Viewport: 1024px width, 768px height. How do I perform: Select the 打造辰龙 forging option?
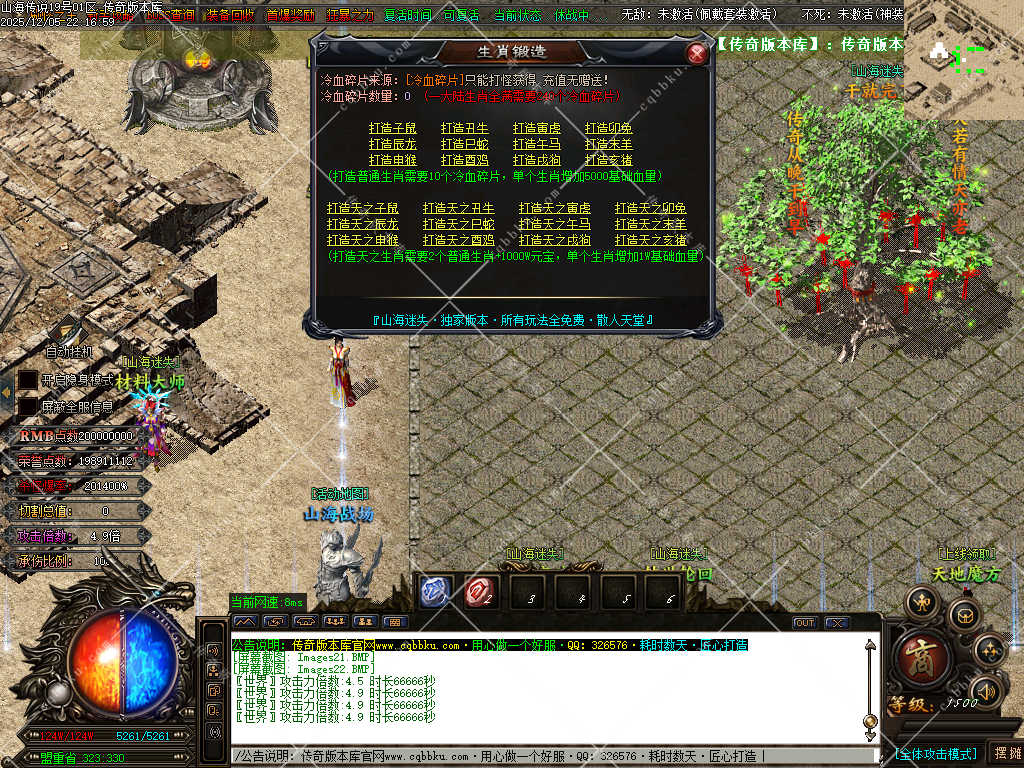tap(392, 144)
